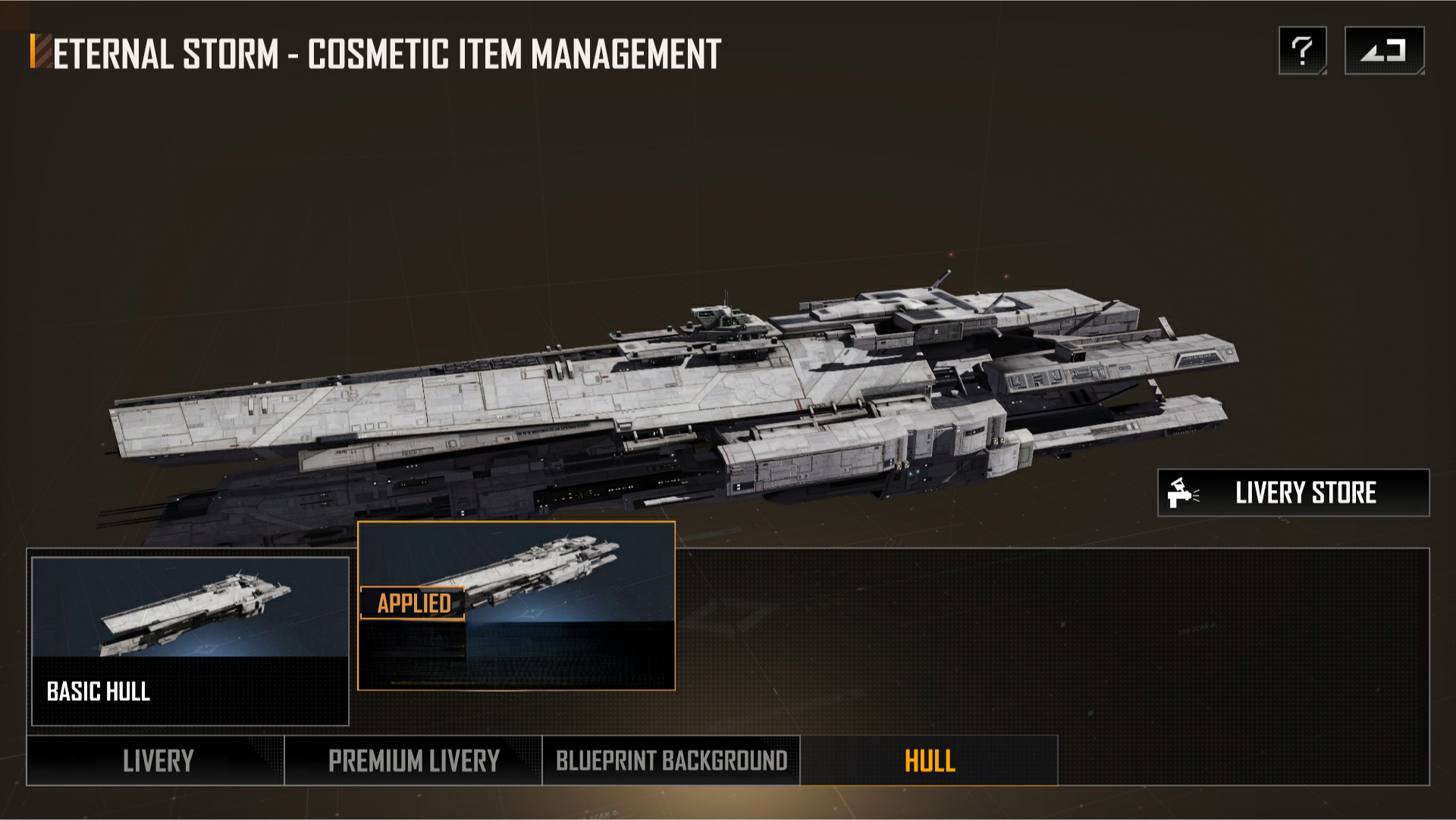Select the Basic Hull thumbnail
The height and width of the screenshot is (820, 1456).
pos(190,641)
